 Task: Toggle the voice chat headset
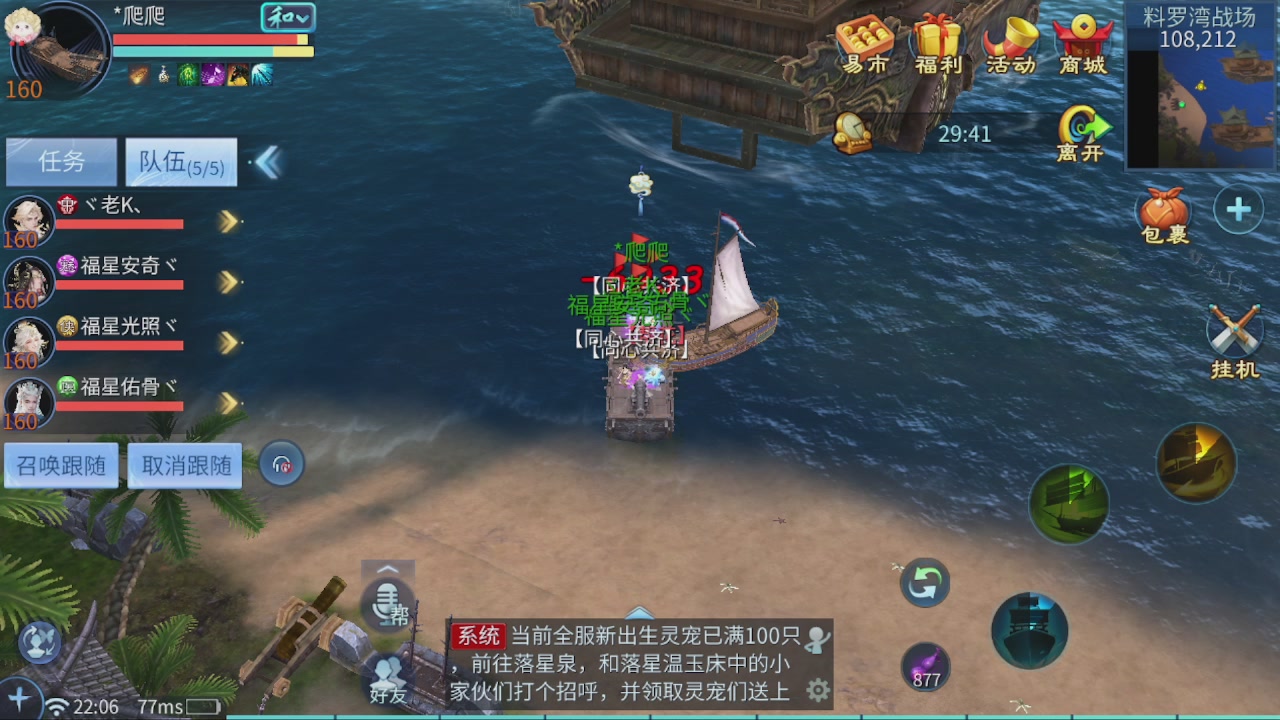point(281,463)
